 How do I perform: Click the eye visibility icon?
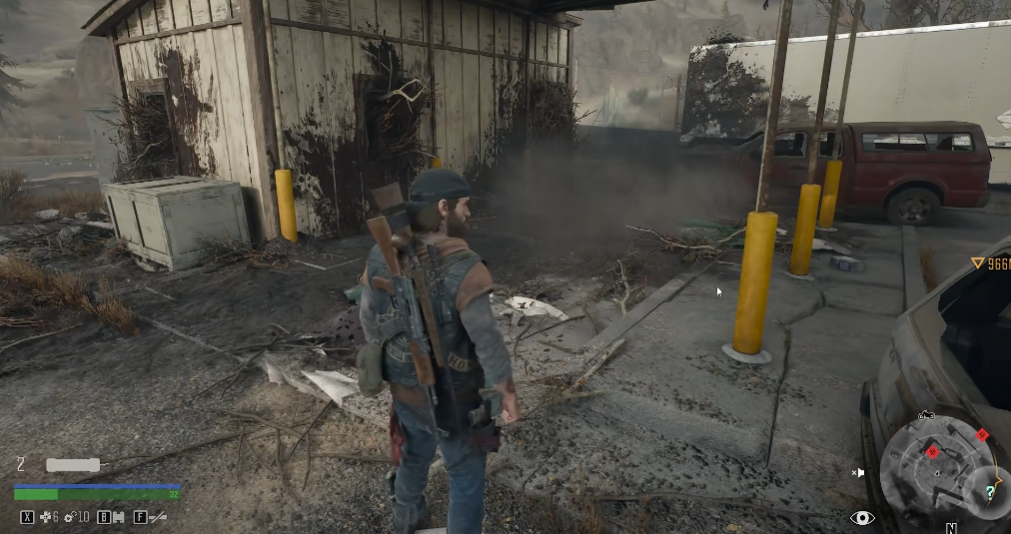pyautogui.click(x=862, y=517)
